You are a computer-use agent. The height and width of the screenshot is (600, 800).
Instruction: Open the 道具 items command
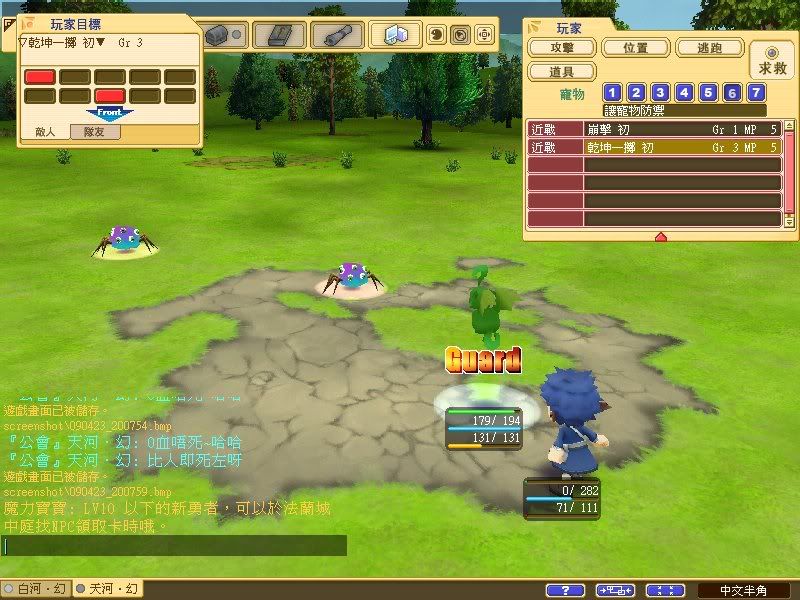562,72
